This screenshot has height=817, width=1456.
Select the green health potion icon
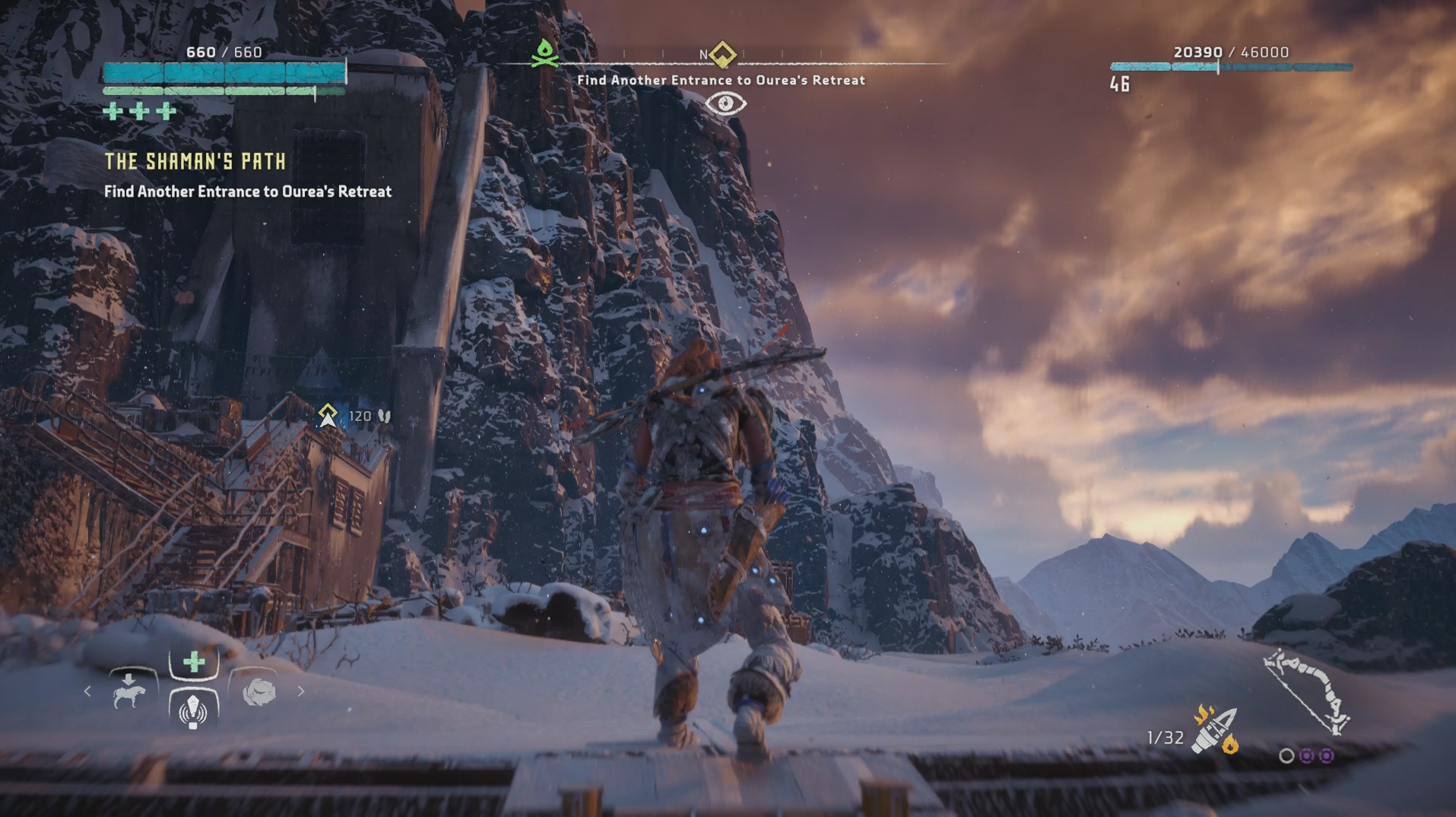pyautogui.click(x=194, y=663)
